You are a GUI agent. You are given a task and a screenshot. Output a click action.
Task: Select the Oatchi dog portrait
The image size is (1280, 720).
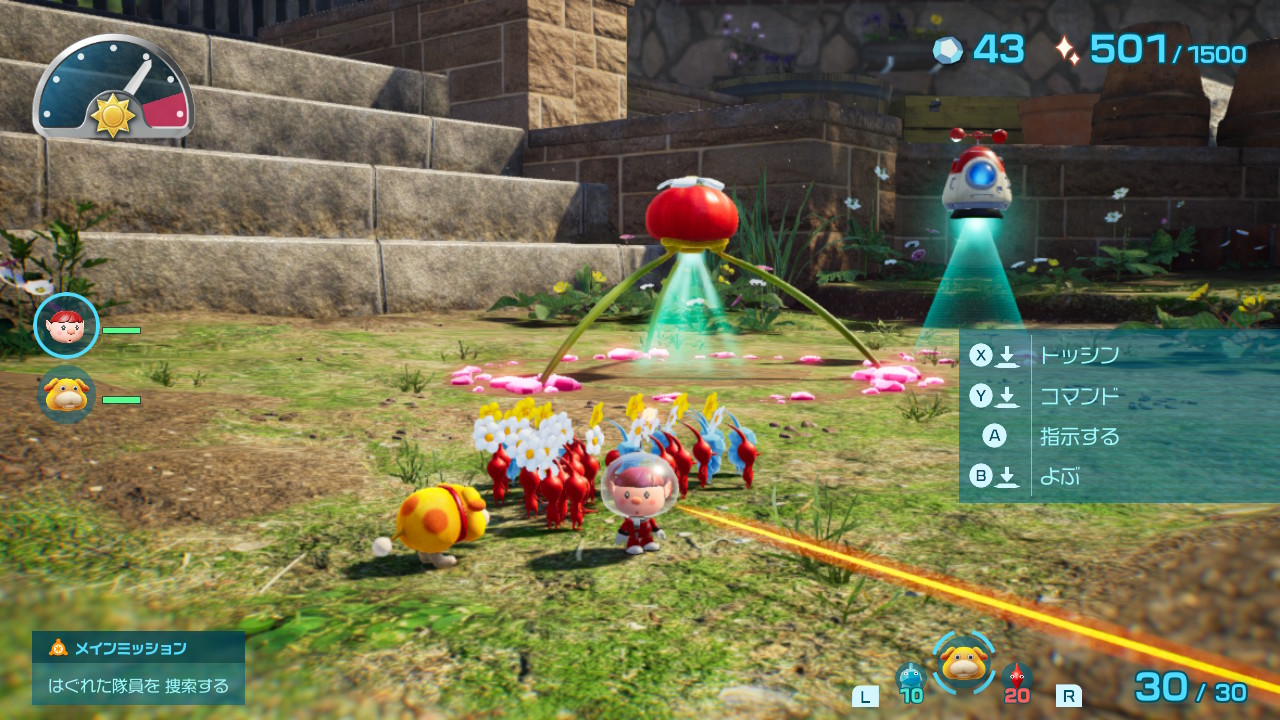pos(66,395)
